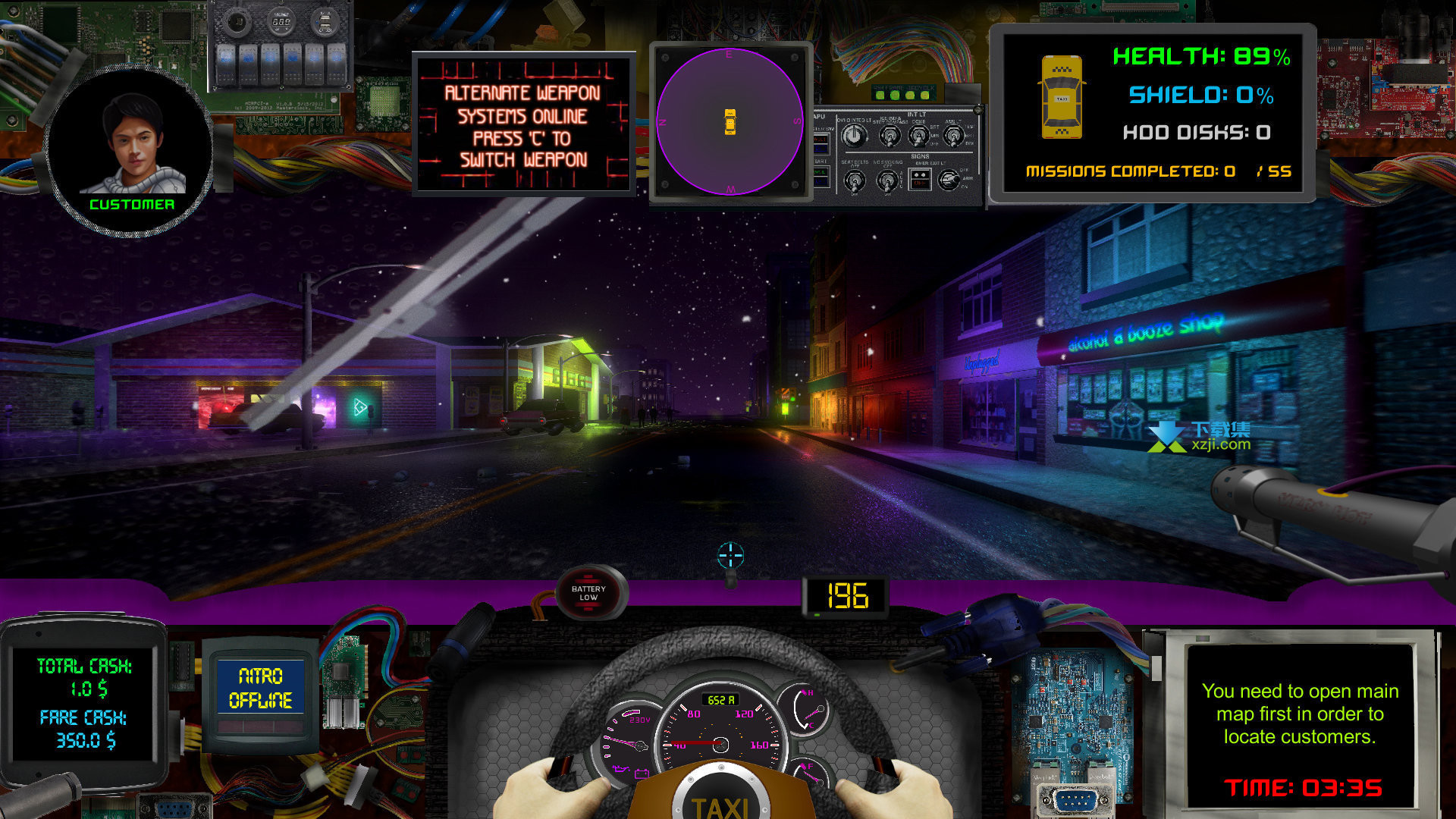Screen dimensions: 1456x819
Task: Click the main map hint message panel
Action: click(1300, 714)
